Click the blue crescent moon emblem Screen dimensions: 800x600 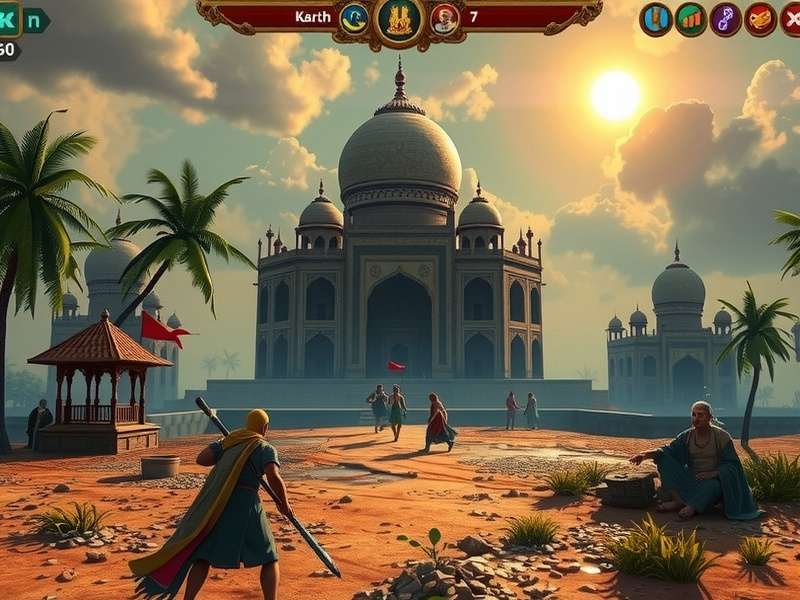click(x=354, y=17)
